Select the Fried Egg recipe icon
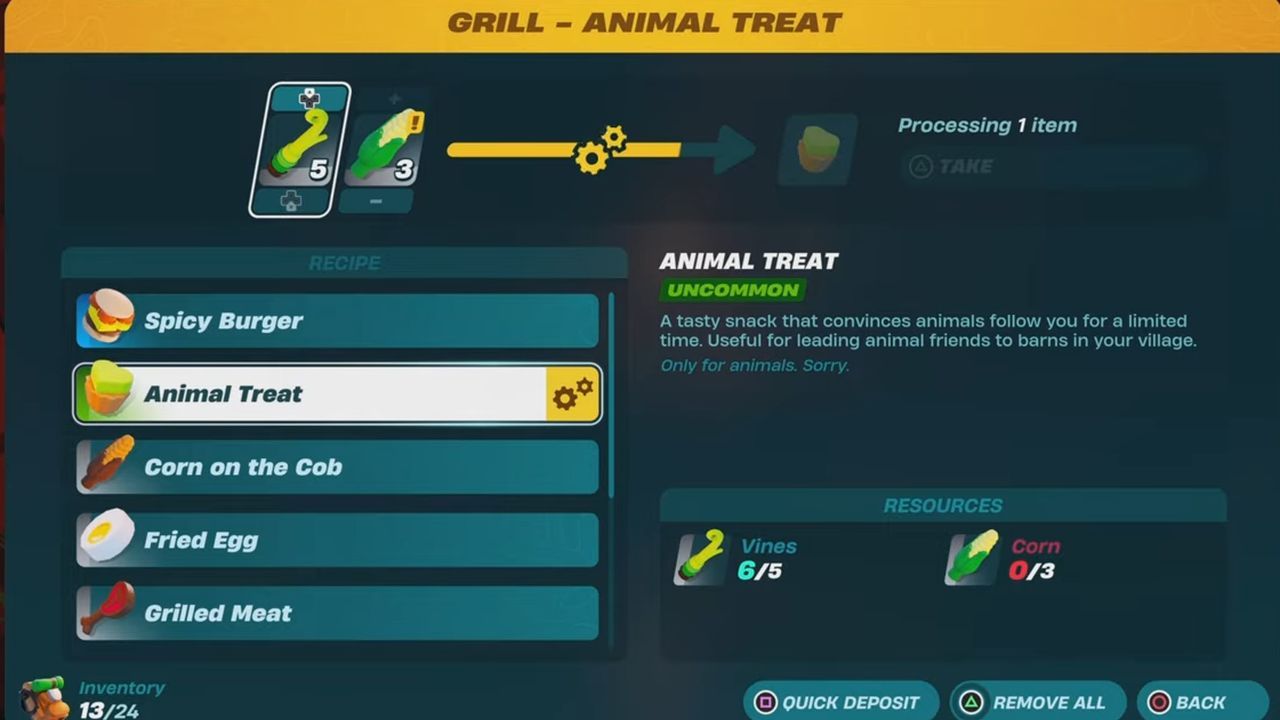 [106, 539]
